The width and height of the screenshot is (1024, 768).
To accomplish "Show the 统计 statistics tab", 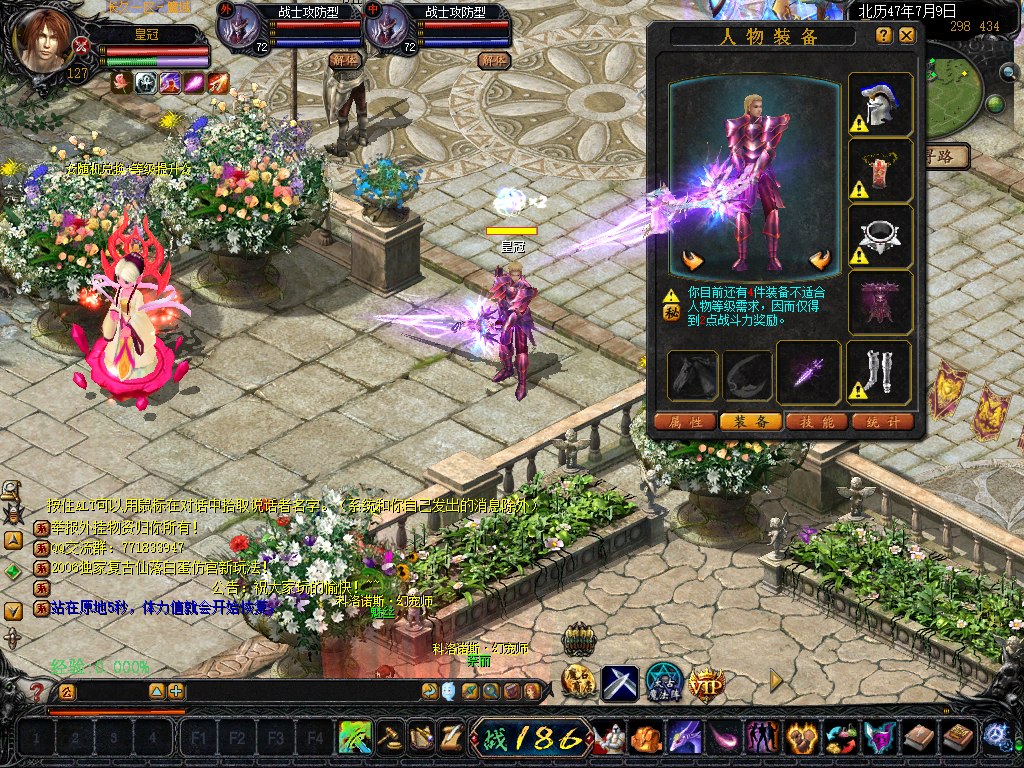I will 881,422.
